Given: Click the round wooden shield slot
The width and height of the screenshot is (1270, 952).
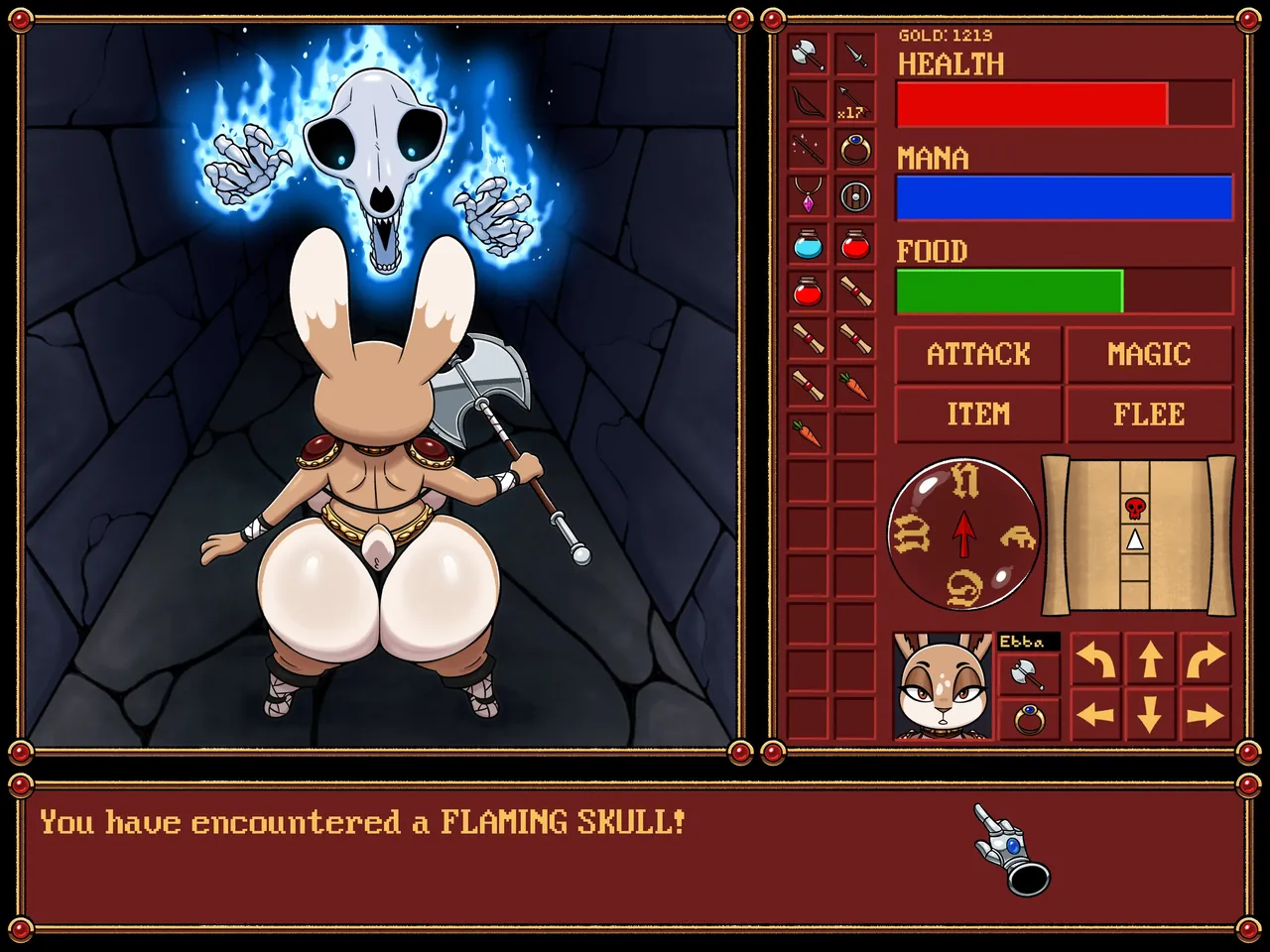Looking at the screenshot, I should tap(854, 196).
